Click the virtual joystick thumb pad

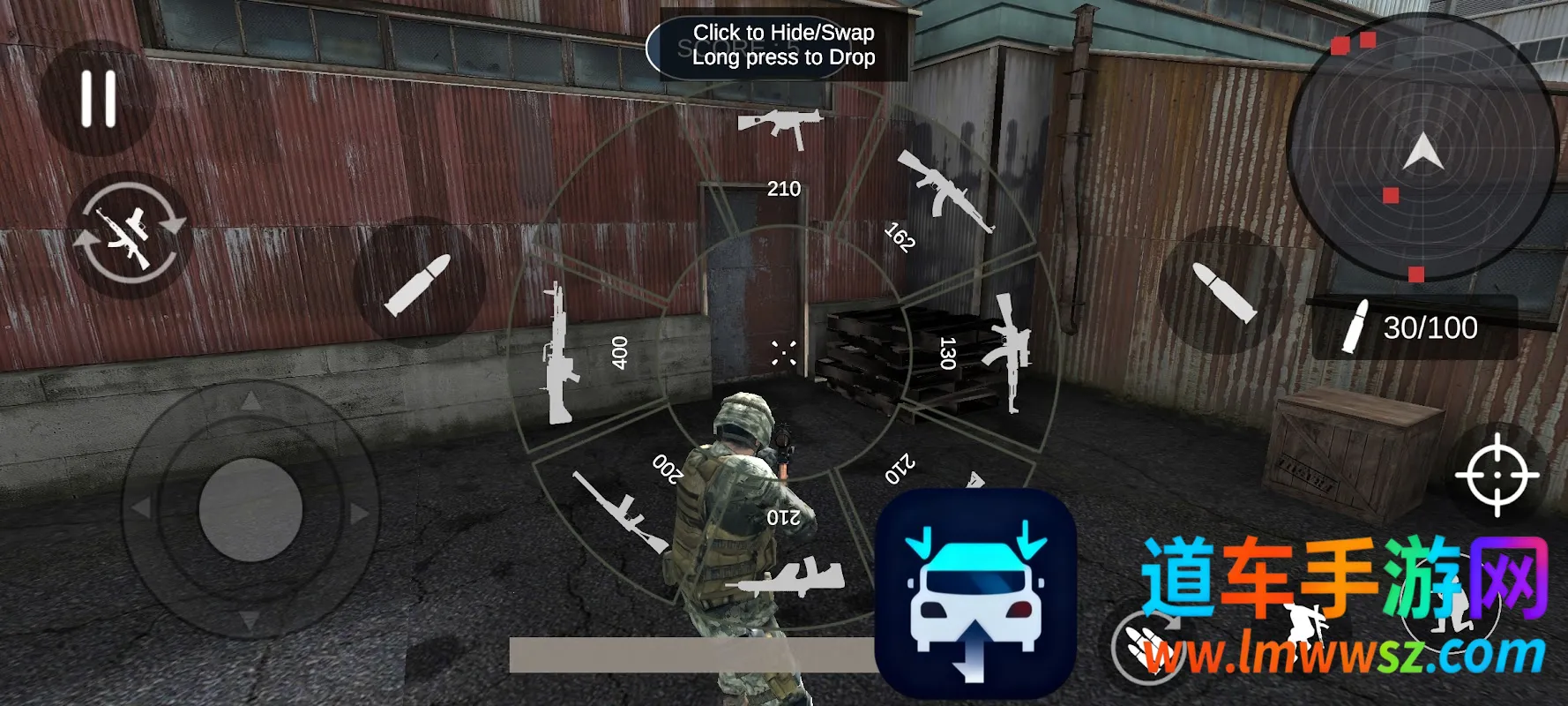pyautogui.click(x=250, y=509)
